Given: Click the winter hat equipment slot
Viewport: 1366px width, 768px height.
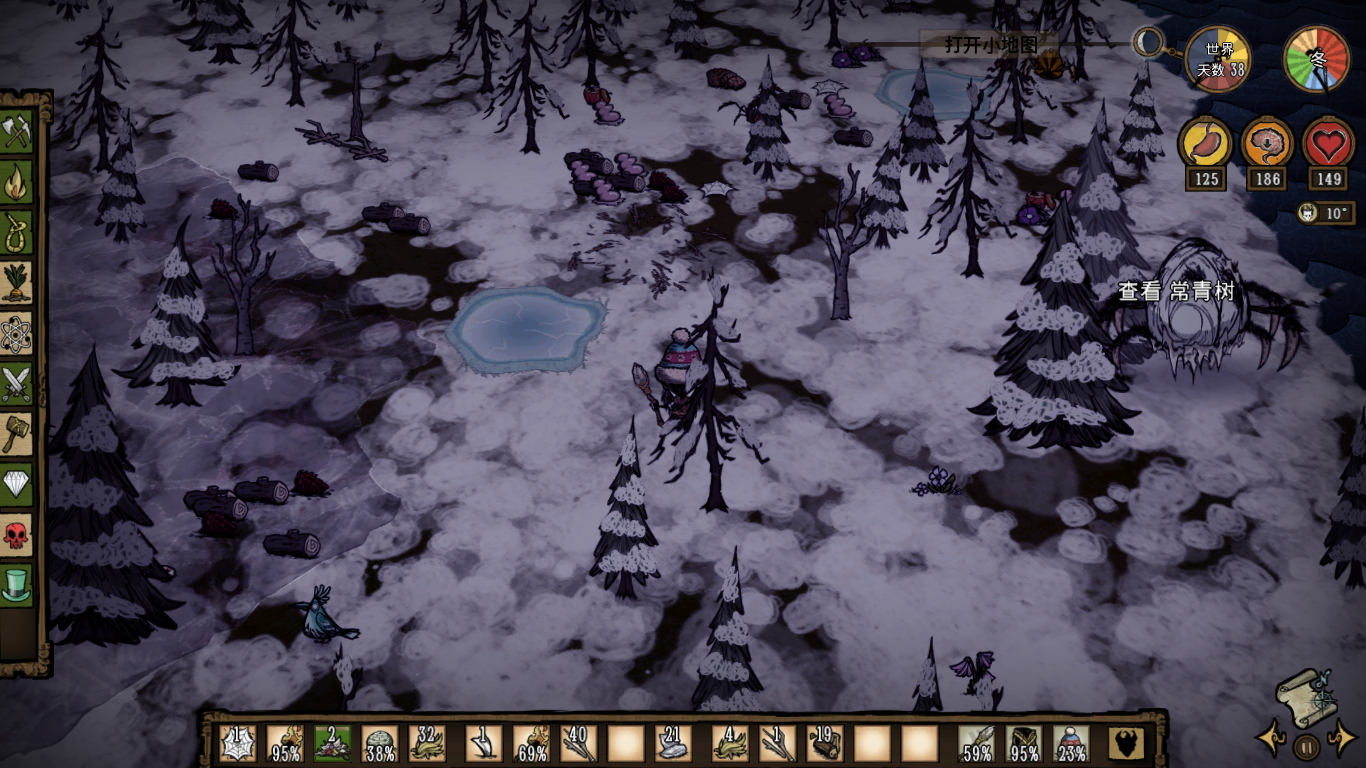Looking at the screenshot, I should click(x=1071, y=743).
